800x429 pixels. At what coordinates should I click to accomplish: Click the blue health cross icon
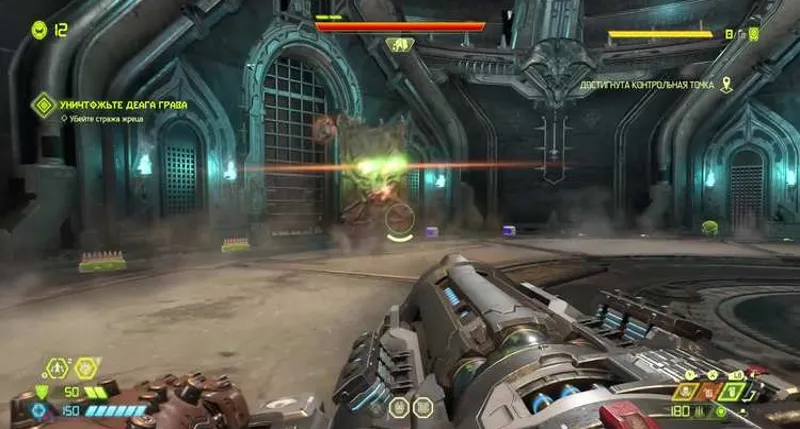coord(41,410)
